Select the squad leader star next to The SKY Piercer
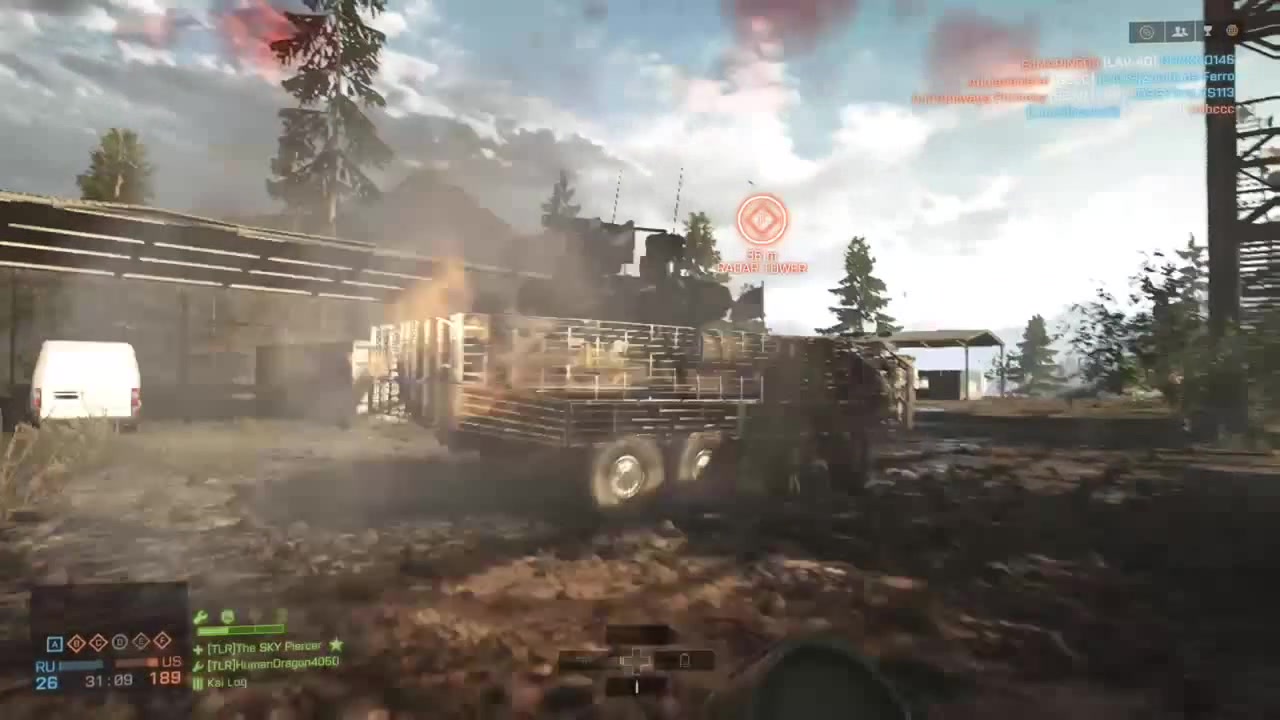Image resolution: width=1280 pixels, height=720 pixels. coord(336,646)
